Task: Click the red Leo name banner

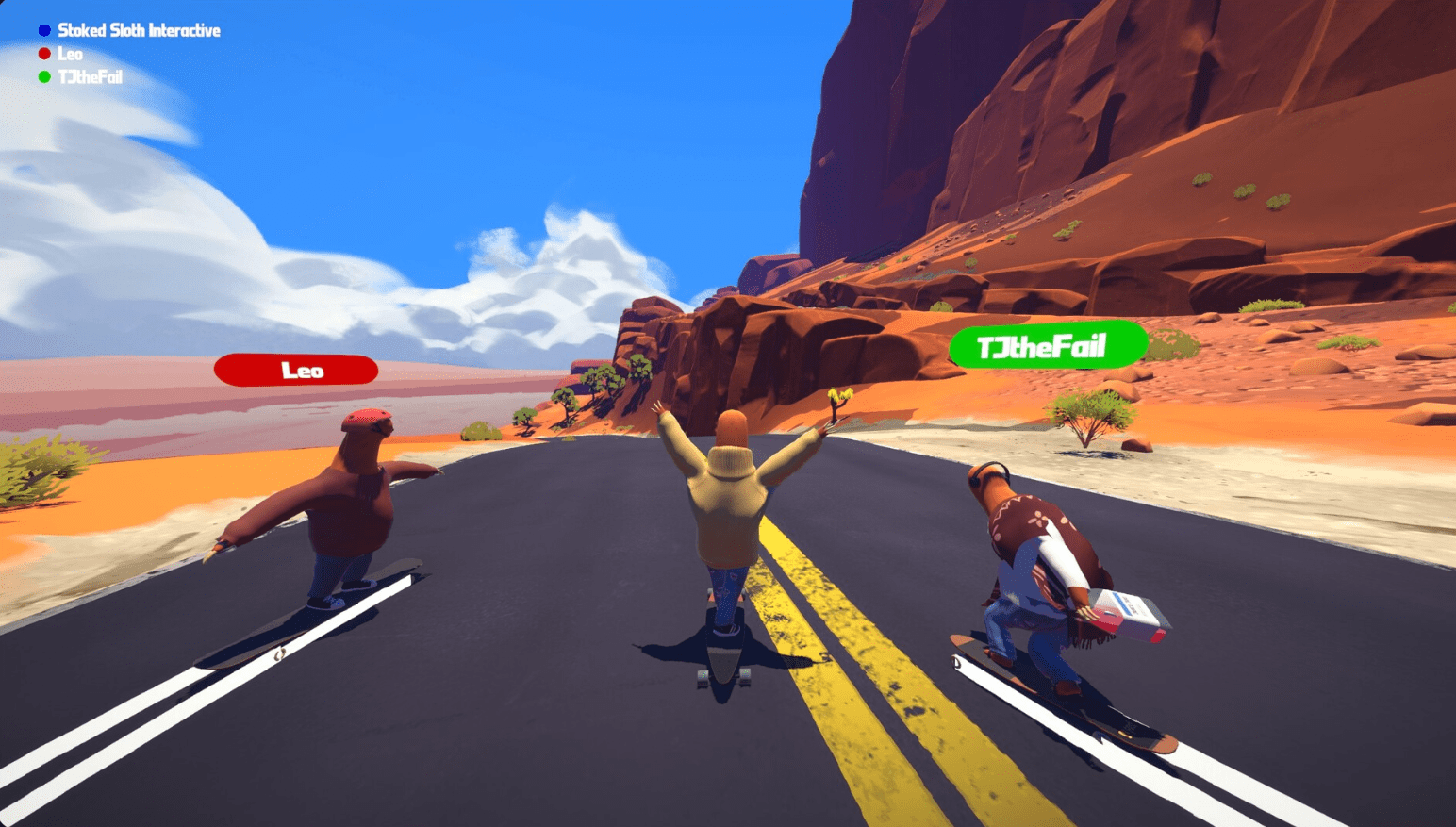Action: click(296, 369)
